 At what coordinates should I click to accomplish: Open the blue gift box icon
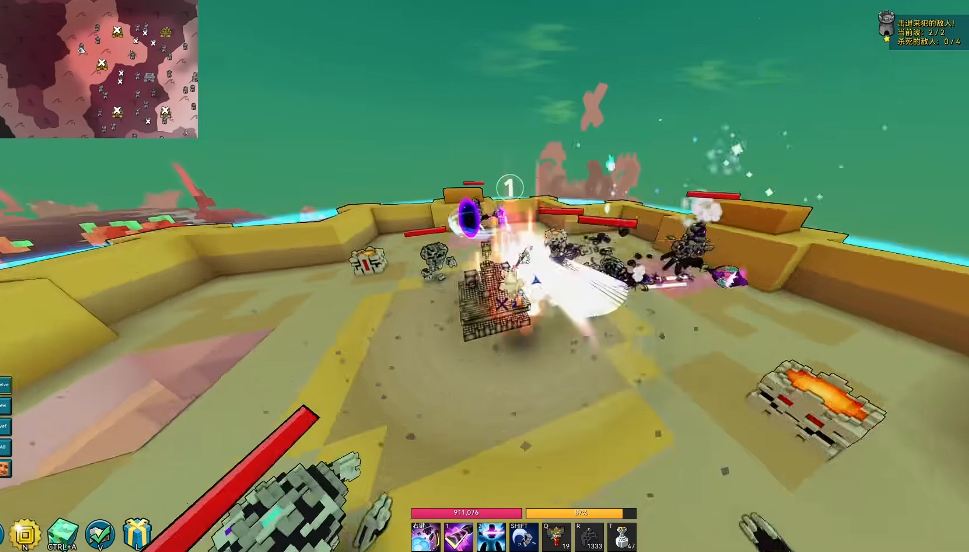coord(137,535)
